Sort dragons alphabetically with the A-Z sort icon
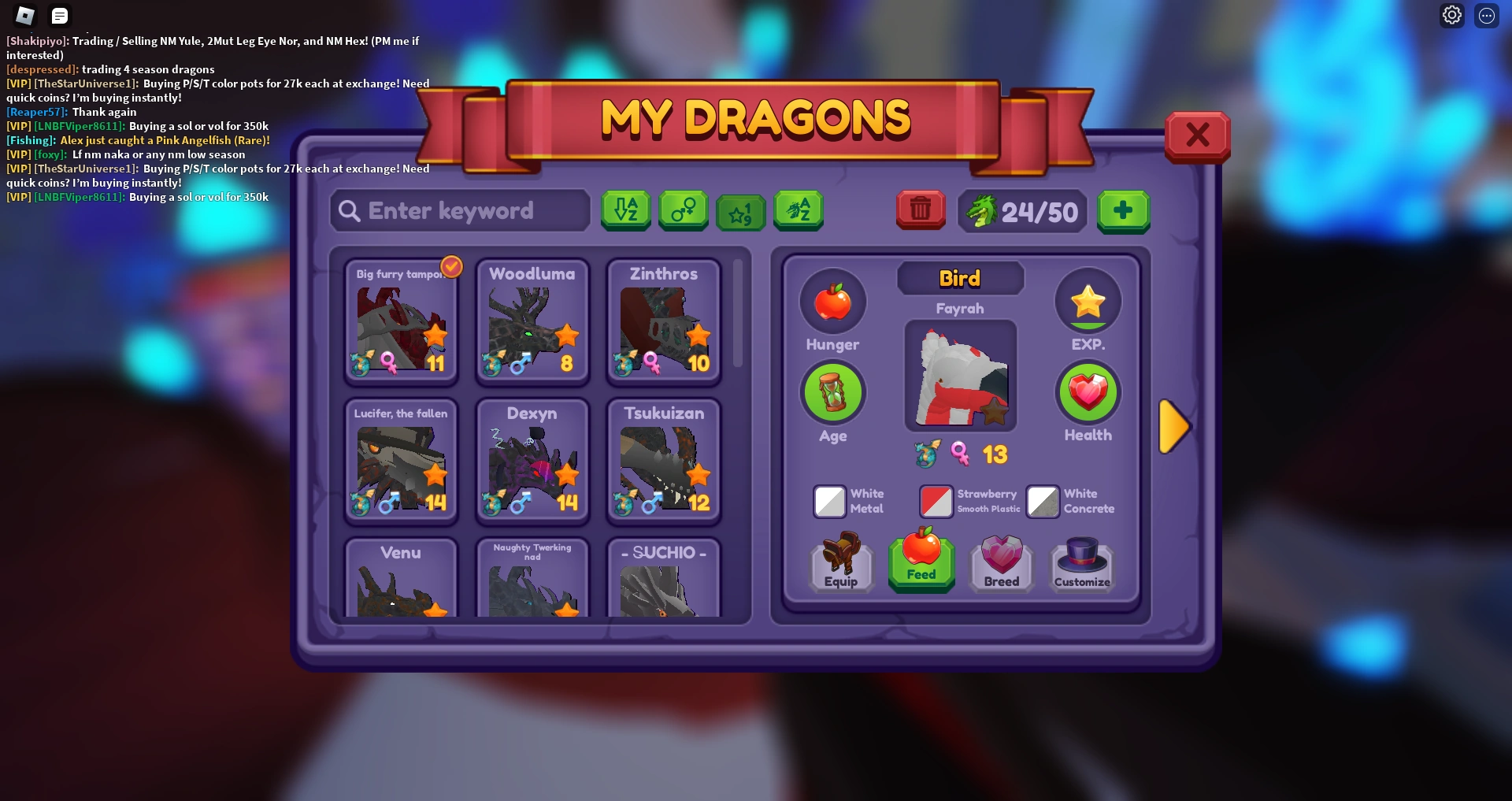The height and width of the screenshot is (801, 1512). click(x=626, y=210)
